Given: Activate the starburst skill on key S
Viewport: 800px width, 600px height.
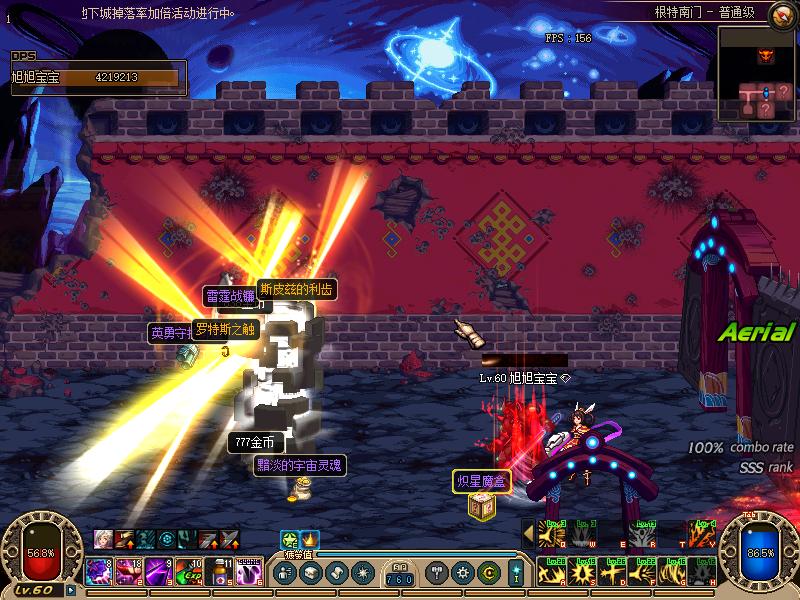Looking at the screenshot, I should (579, 572).
